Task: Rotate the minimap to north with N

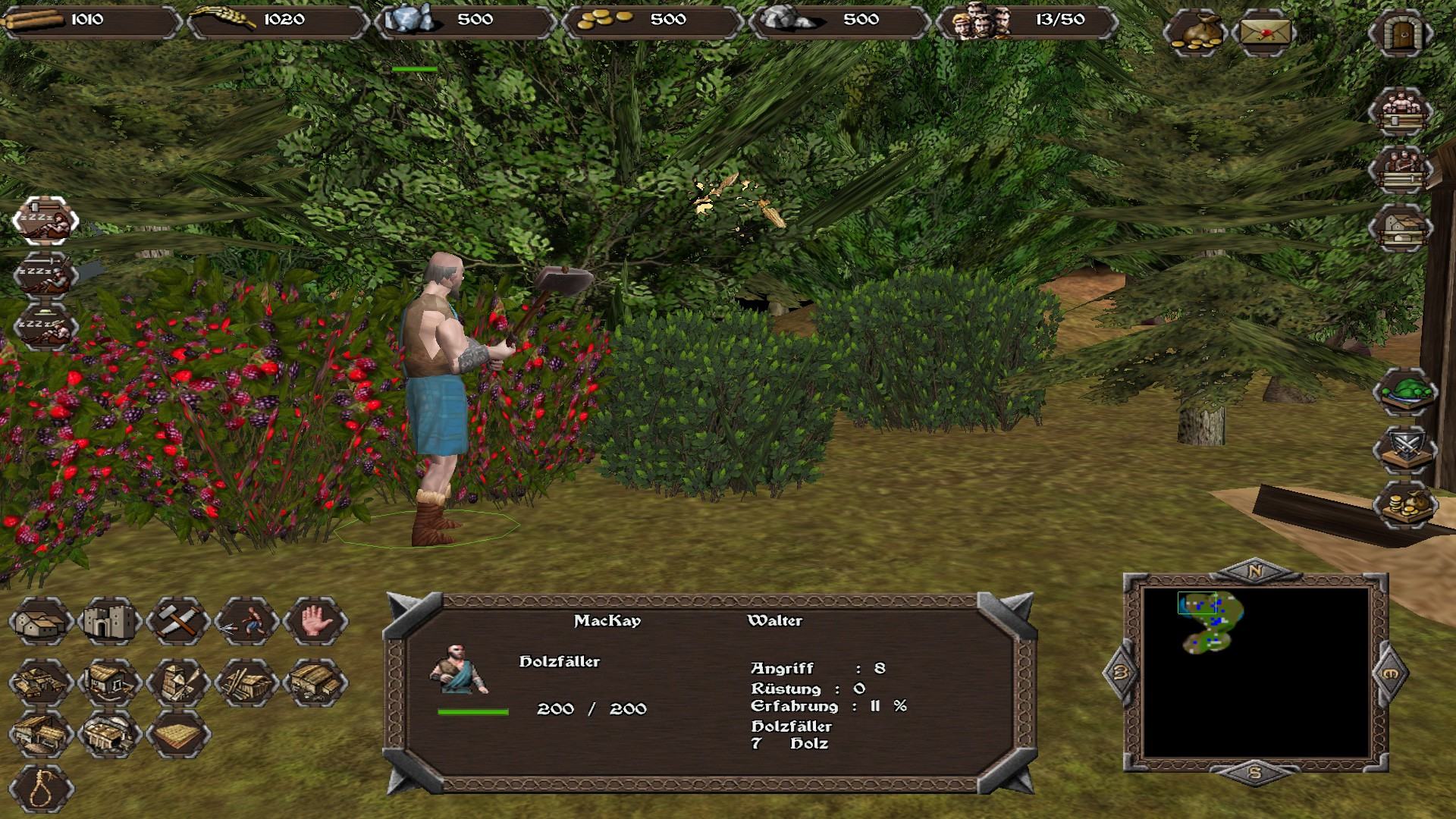Action: [1255, 571]
